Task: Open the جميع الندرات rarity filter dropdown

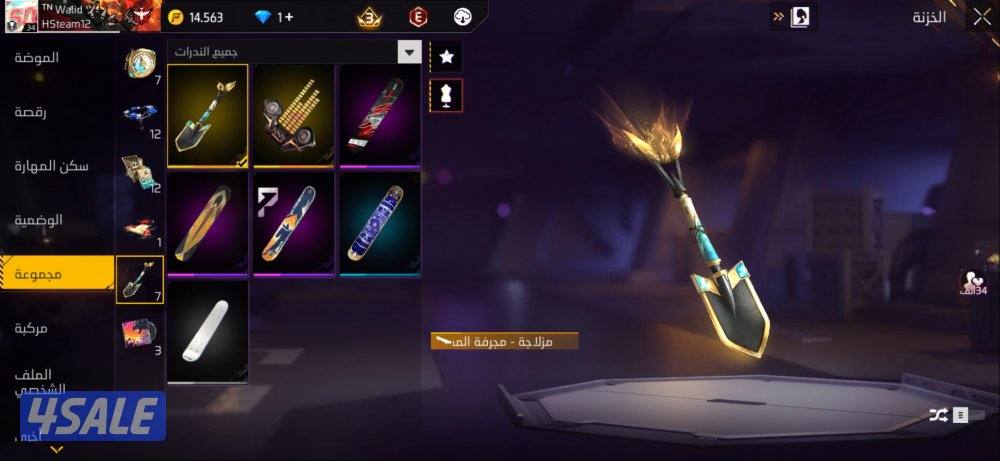Action: tap(408, 52)
